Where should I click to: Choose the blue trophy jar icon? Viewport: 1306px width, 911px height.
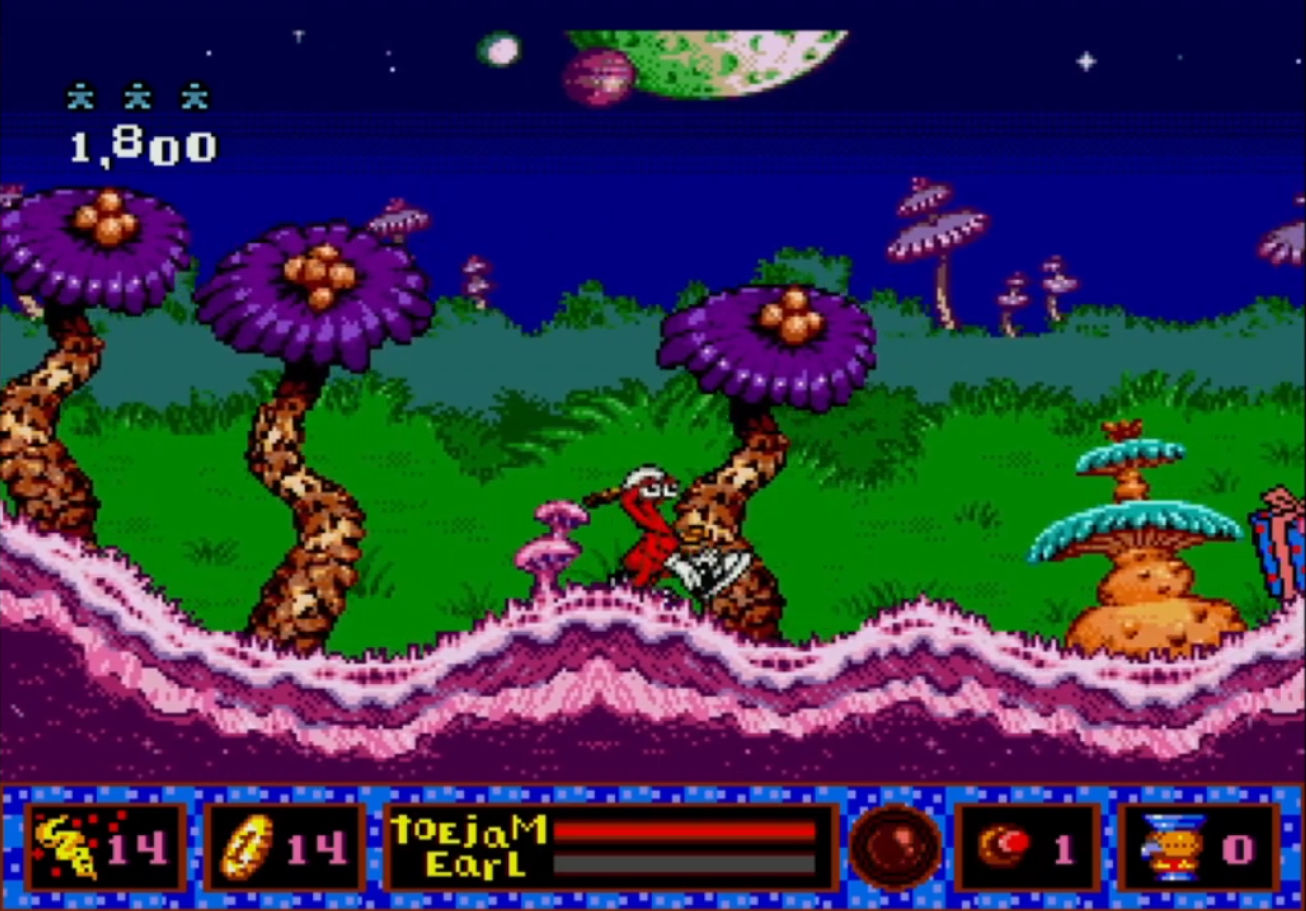coord(1174,847)
